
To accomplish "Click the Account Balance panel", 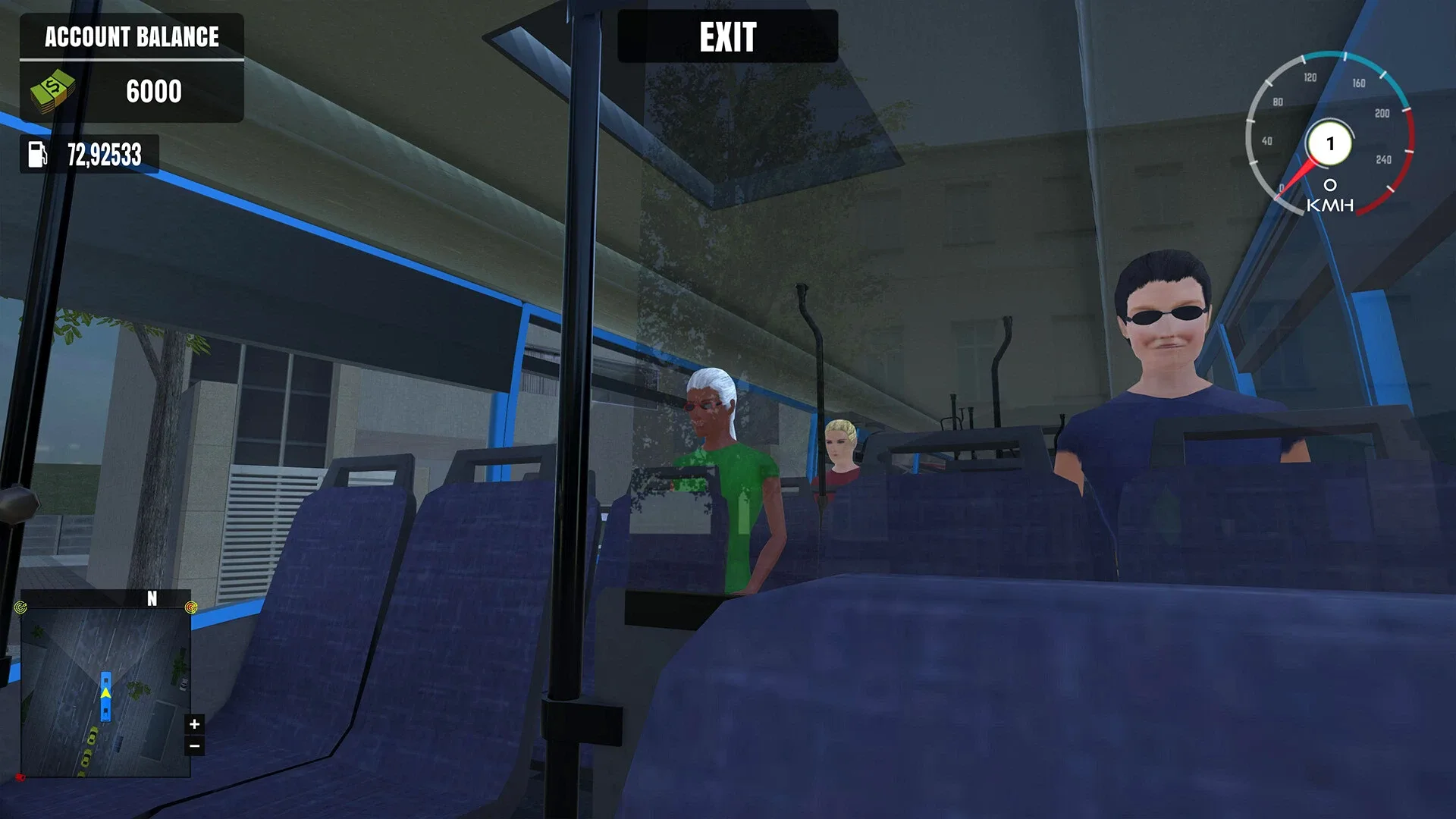I will pos(133,68).
